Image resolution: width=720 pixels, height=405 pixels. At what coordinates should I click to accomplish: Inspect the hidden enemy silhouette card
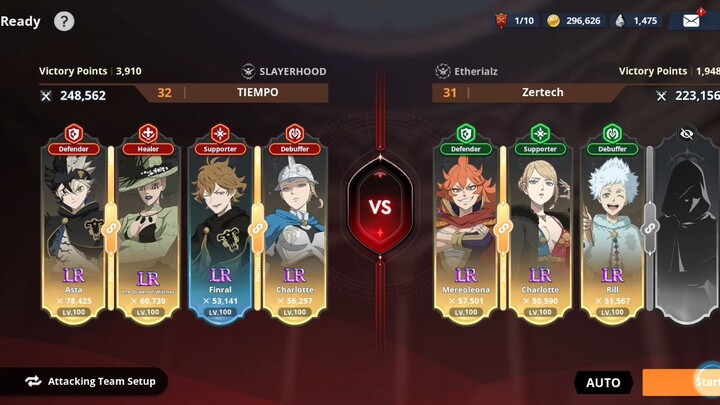click(686, 225)
